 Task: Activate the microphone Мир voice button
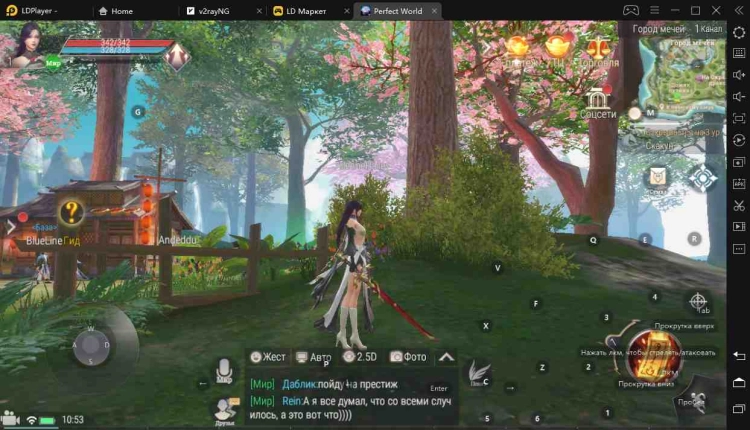click(225, 369)
